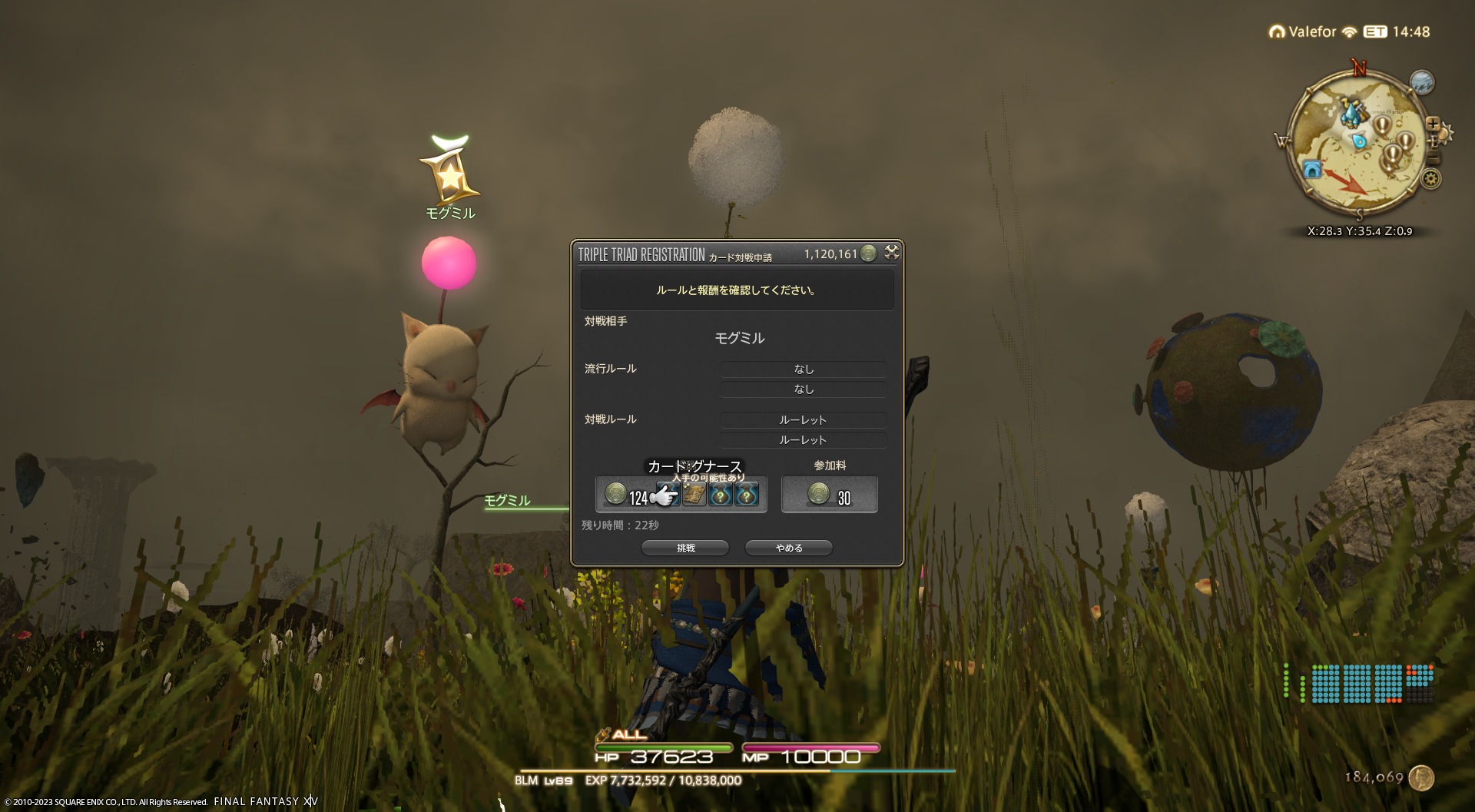Choose やめる to cancel the match

[x=789, y=548]
